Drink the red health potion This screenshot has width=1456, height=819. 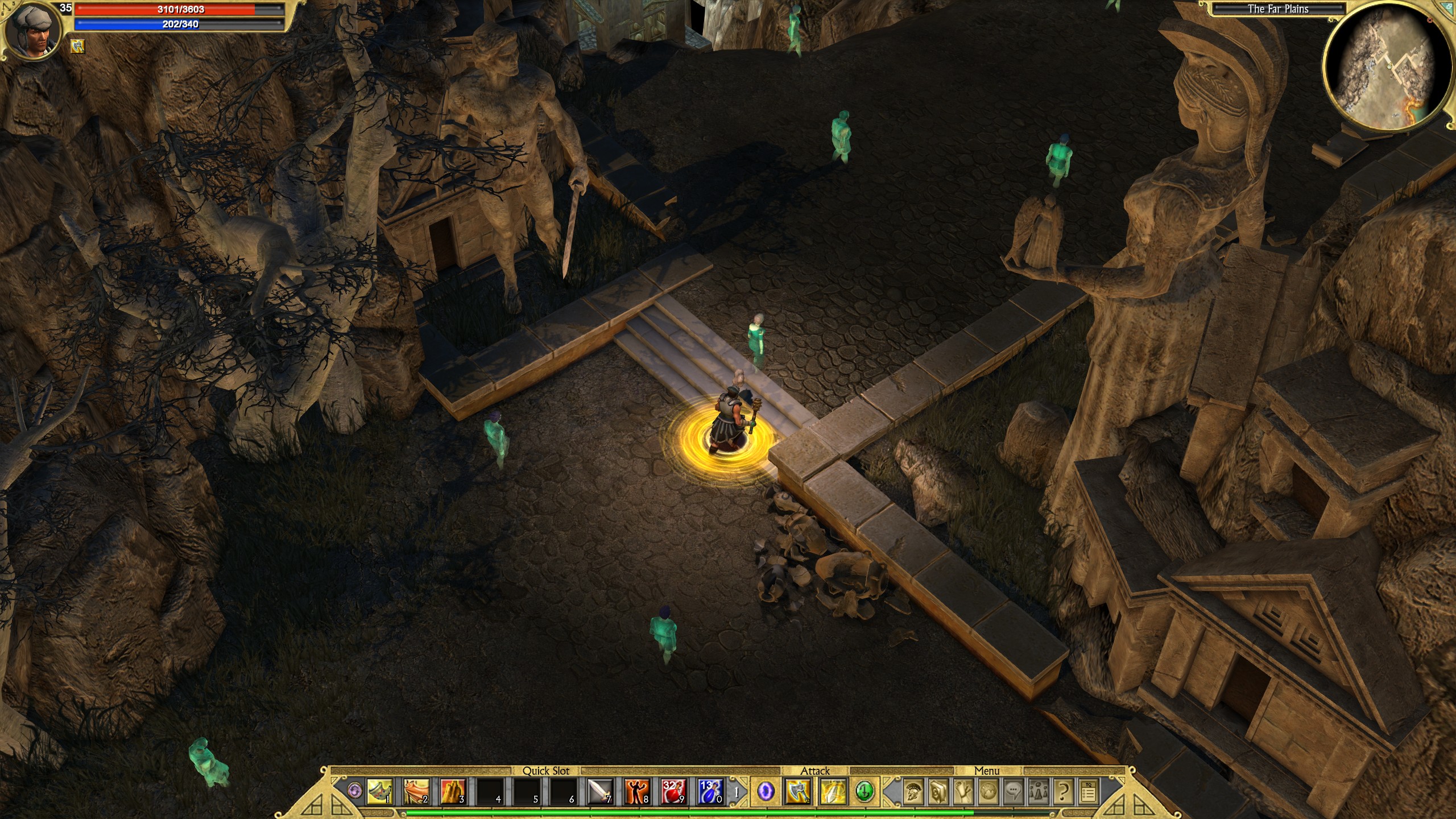point(673,792)
